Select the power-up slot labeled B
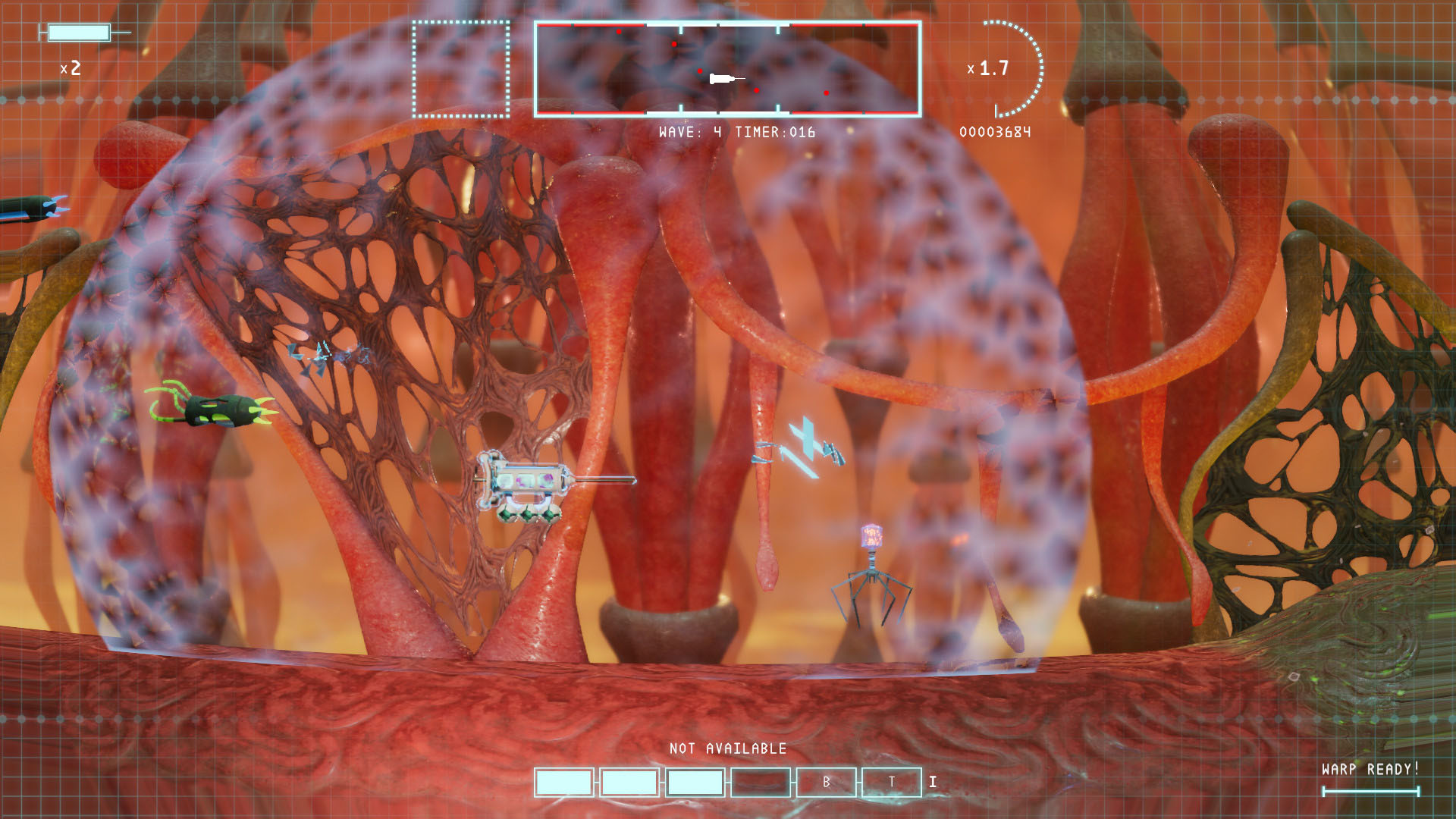 [x=826, y=782]
